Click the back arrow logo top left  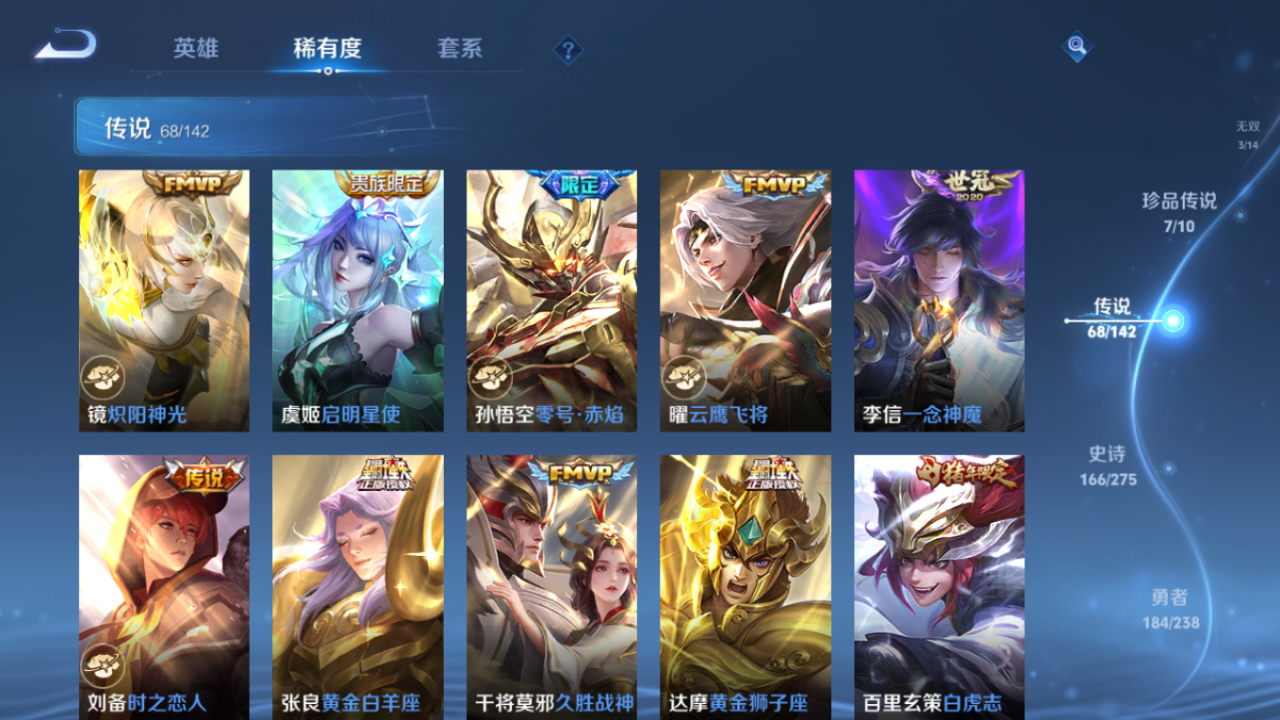coord(62,44)
